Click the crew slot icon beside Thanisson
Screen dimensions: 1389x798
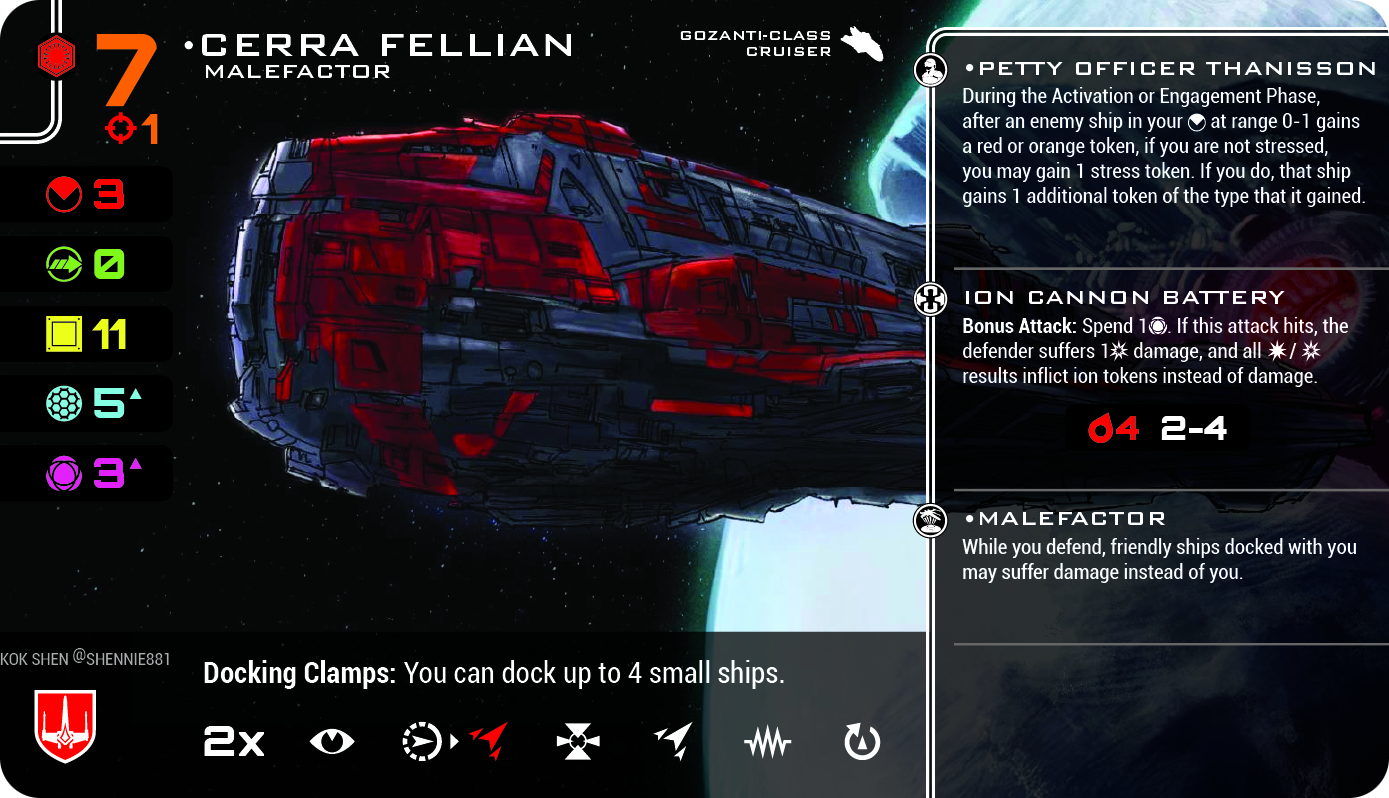coord(931,71)
